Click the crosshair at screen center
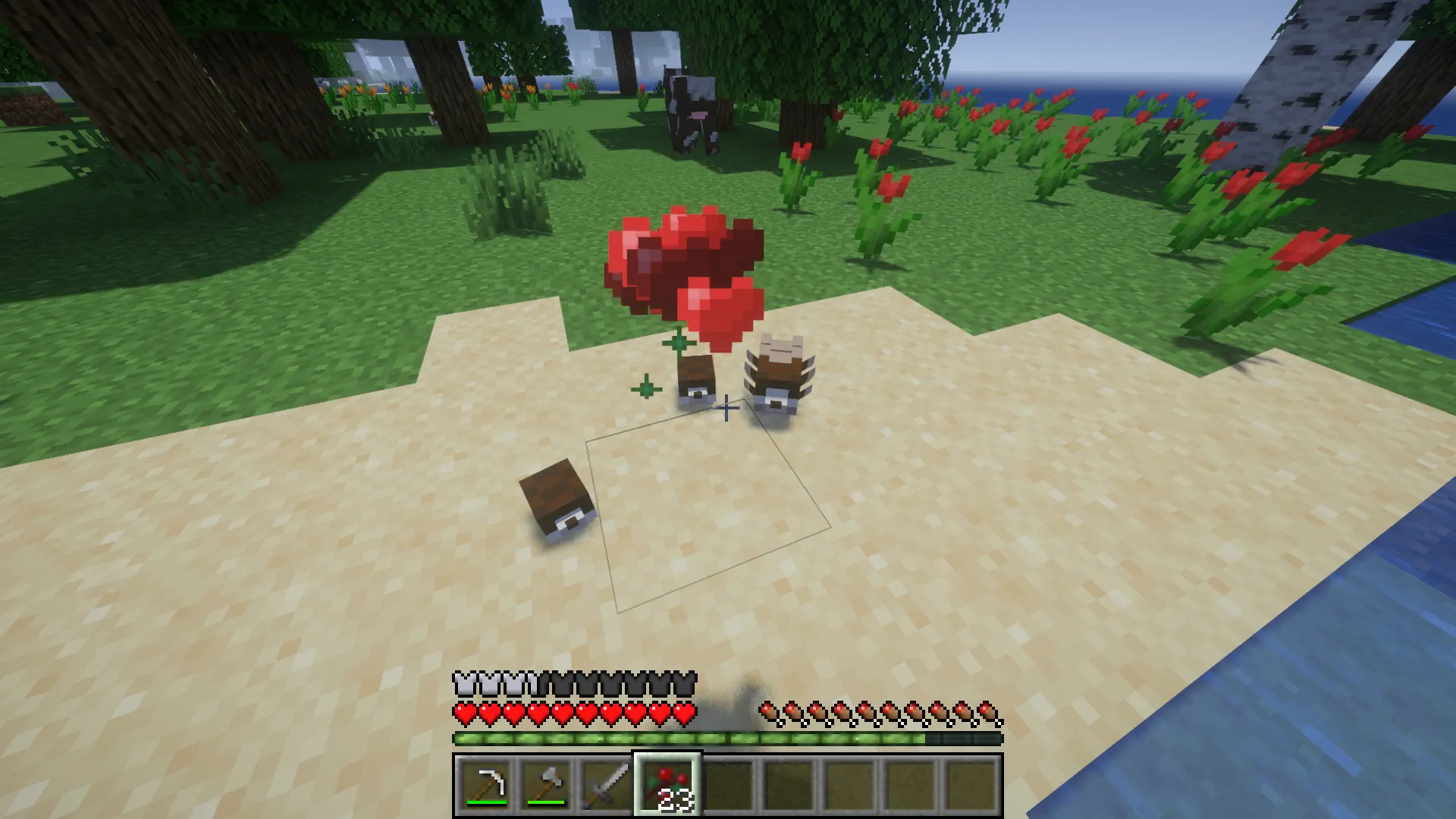 click(726, 409)
